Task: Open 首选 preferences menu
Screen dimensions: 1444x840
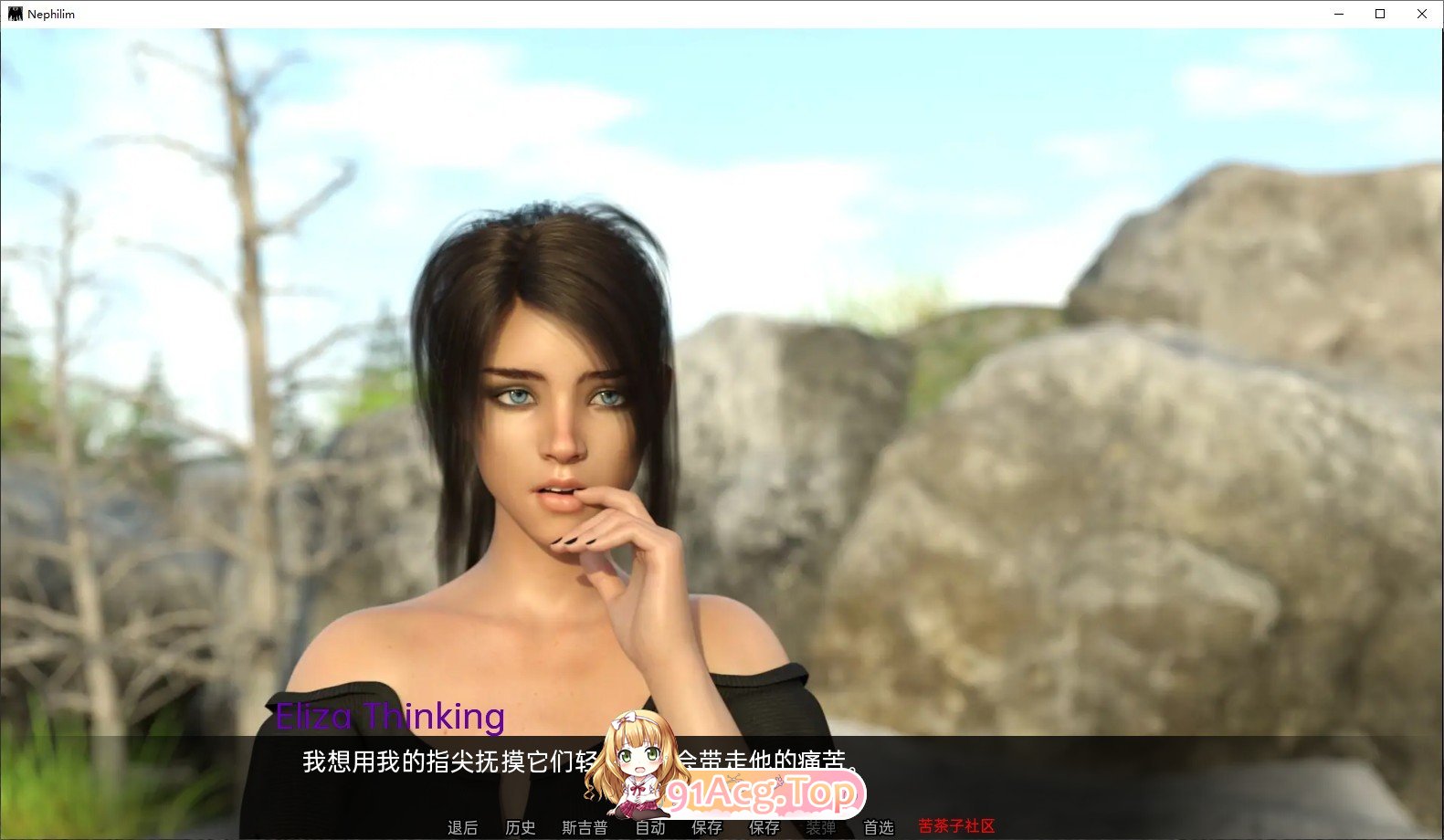Action: tap(879, 827)
